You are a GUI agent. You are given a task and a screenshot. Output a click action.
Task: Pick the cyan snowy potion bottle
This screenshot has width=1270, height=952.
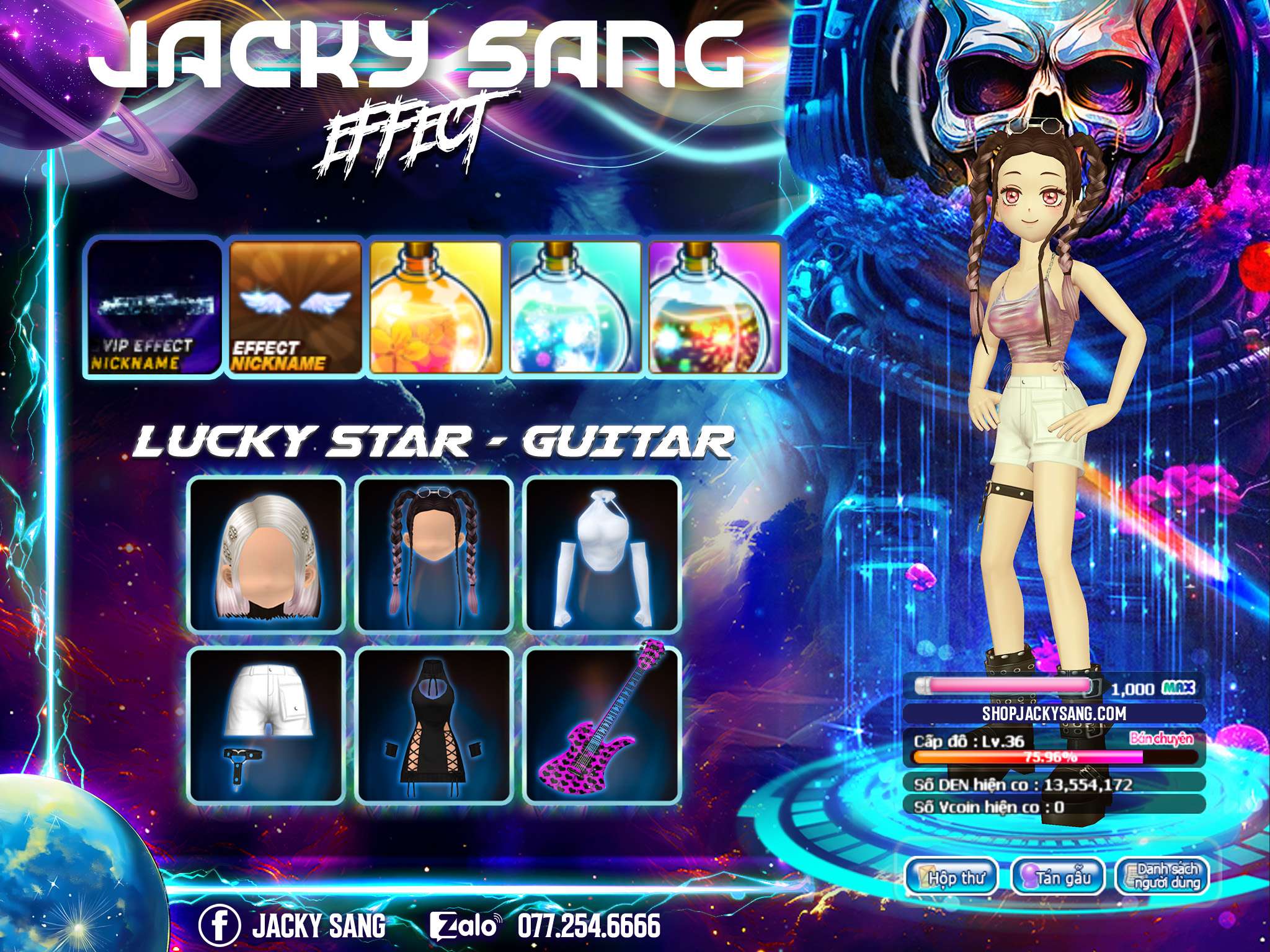[x=575, y=307]
